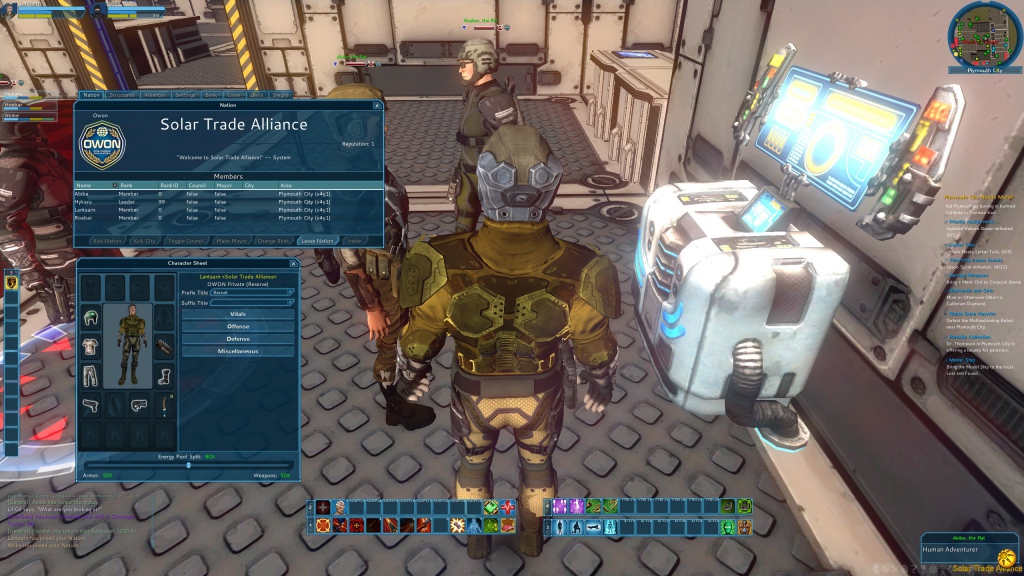Close the Character Sheet window
This screenshot has width=1024, height=576.
pyautogui.click(x=293, y=264)
